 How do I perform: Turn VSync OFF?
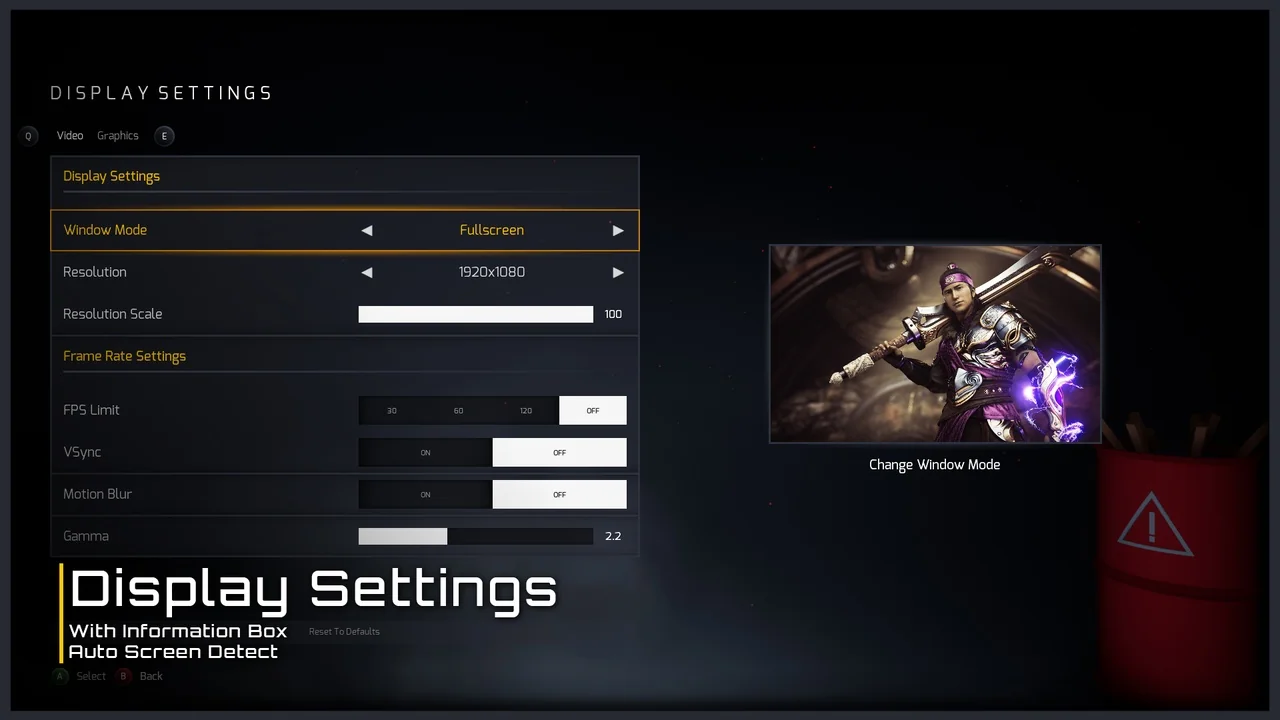click(560, 453)
